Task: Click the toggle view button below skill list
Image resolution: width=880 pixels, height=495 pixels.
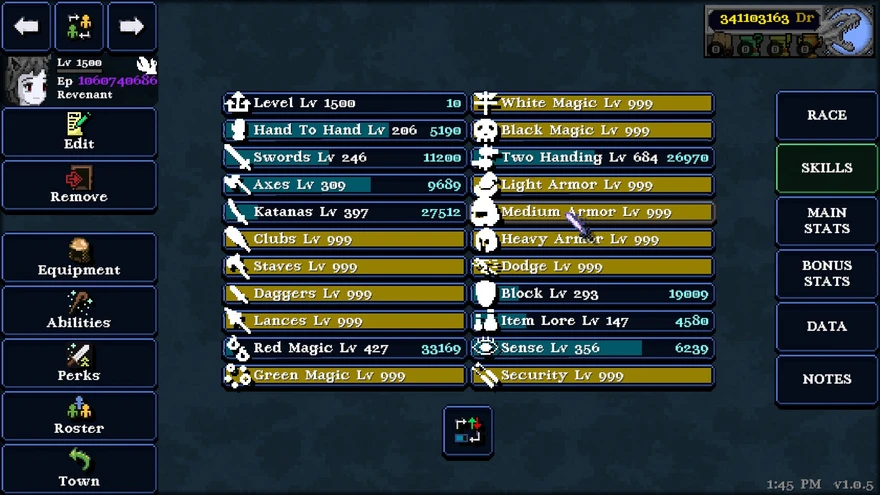Action: tap(468, 431)
